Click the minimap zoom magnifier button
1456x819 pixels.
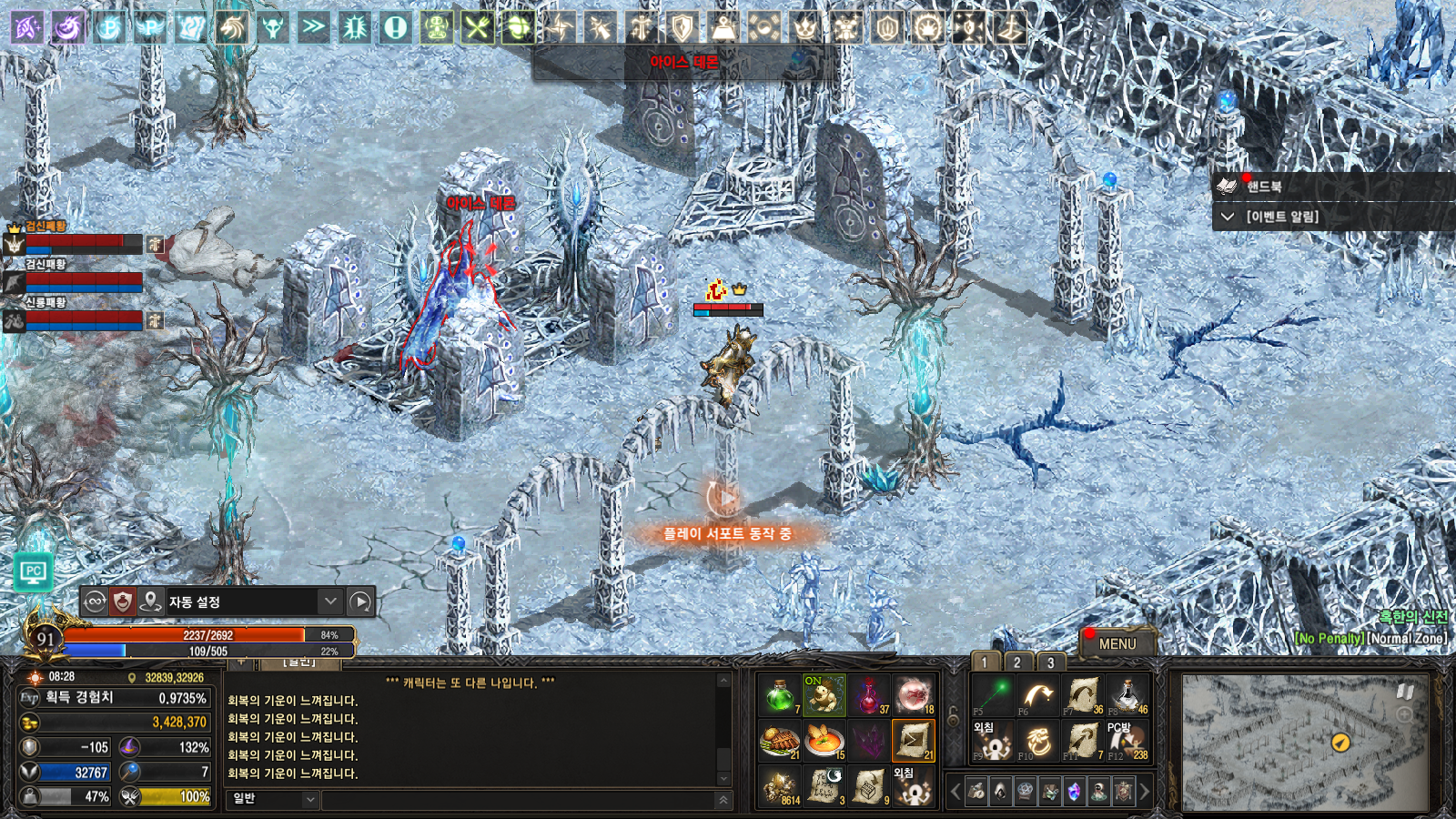coord(1405,715)
